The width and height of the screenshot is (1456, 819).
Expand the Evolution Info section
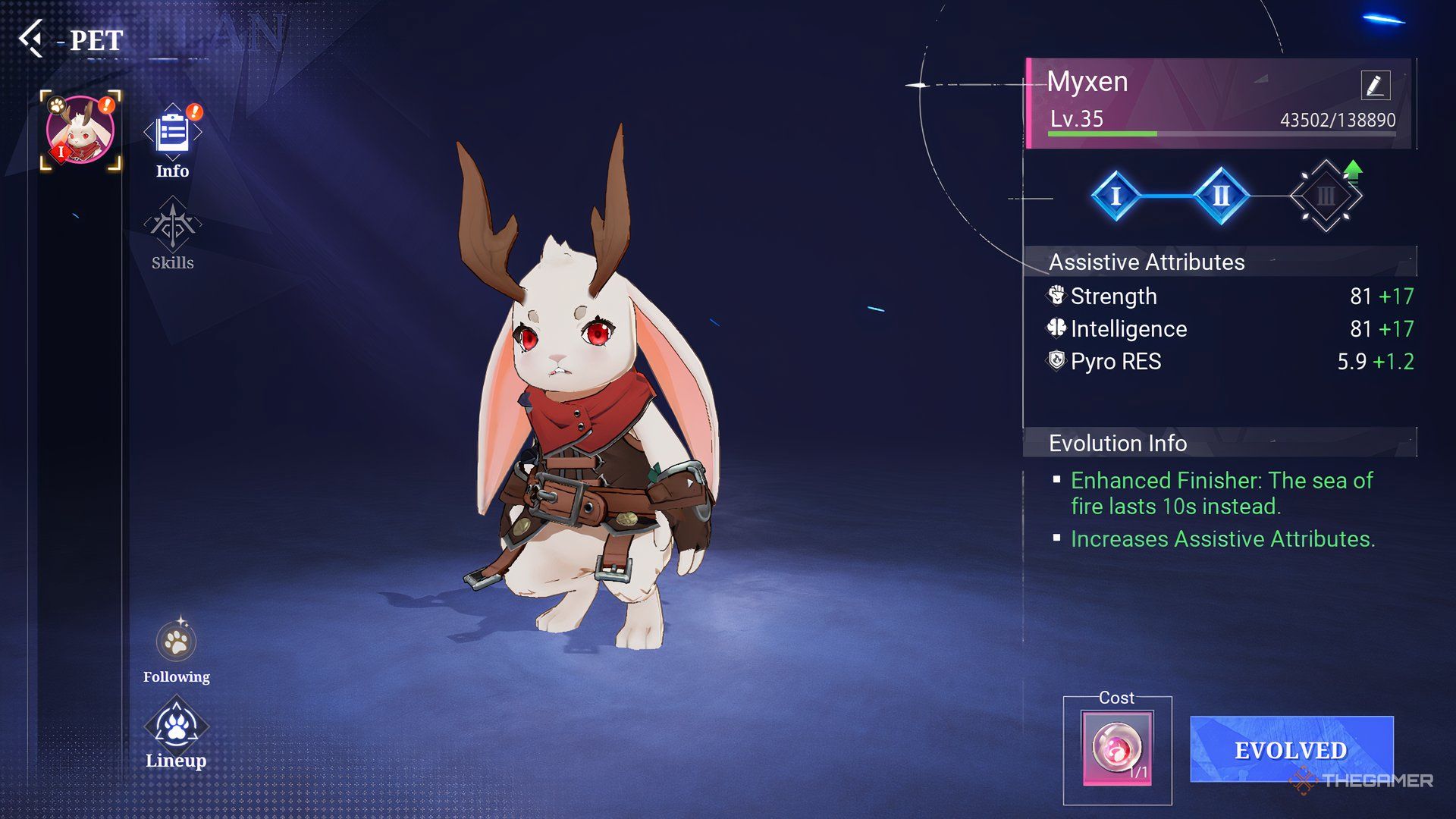(x=1119, y=444)
